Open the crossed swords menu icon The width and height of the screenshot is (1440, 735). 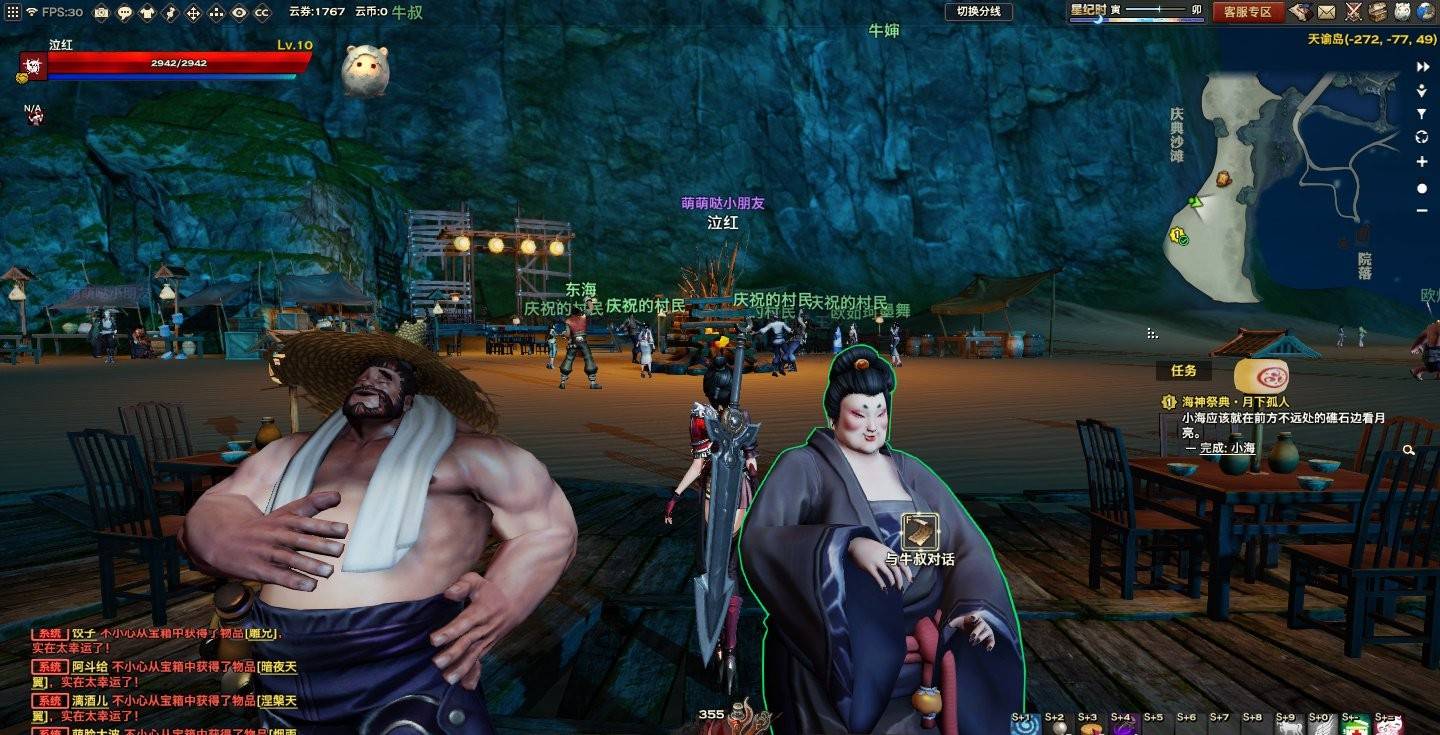pyautogui.click(x=1353, y=12)
